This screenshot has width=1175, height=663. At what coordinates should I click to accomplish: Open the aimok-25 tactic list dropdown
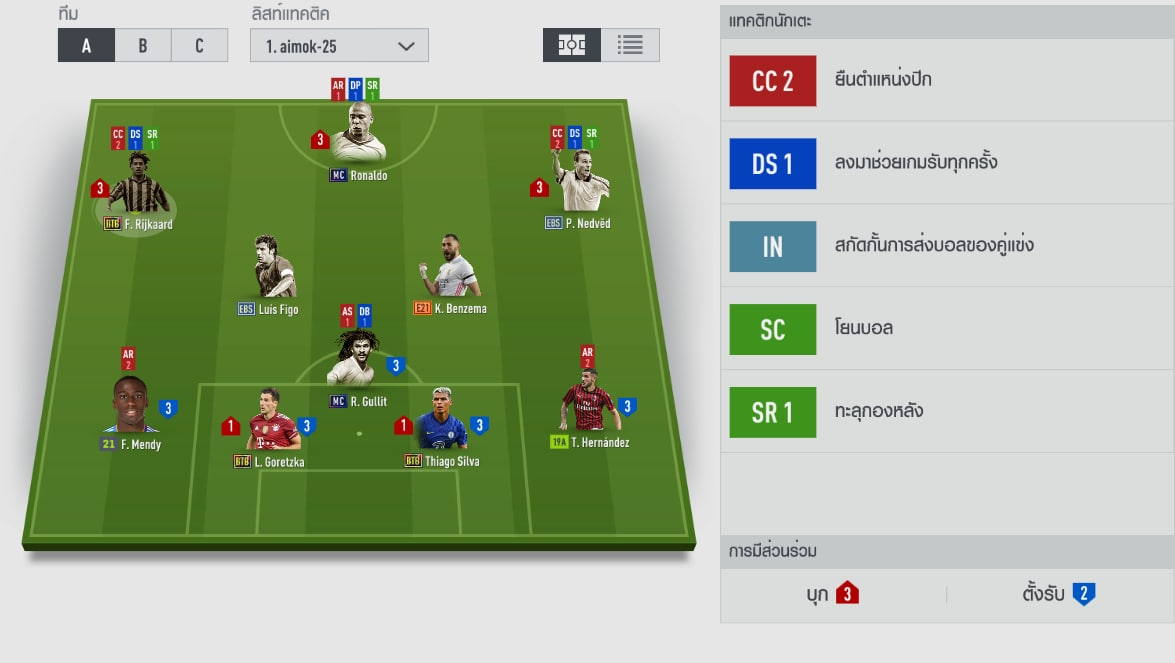coord(339,45)
